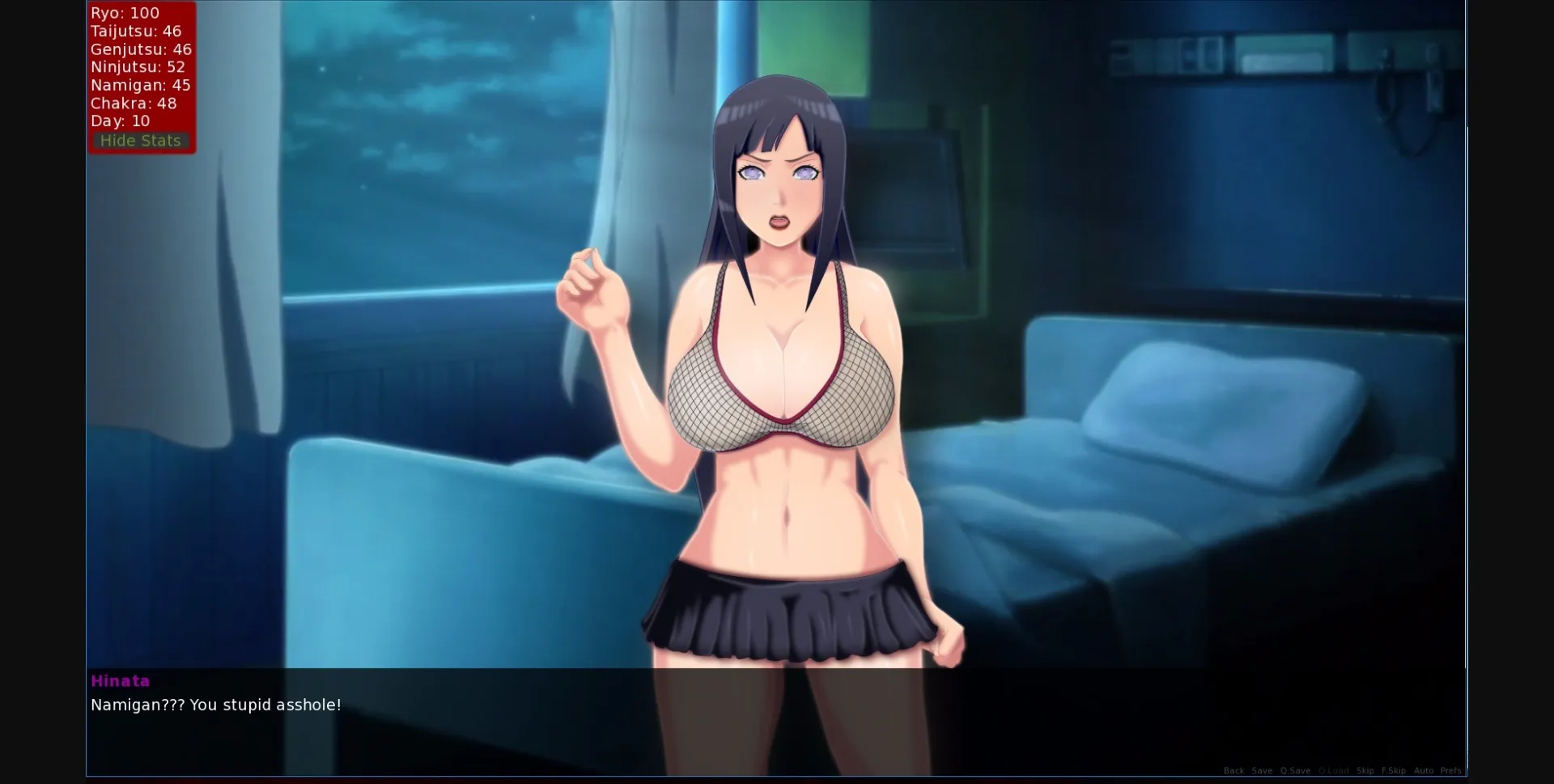Enable Auto-read mode
Image resolution: width=1554 pixels, height=784 pixels.
tap(1424, 770)
